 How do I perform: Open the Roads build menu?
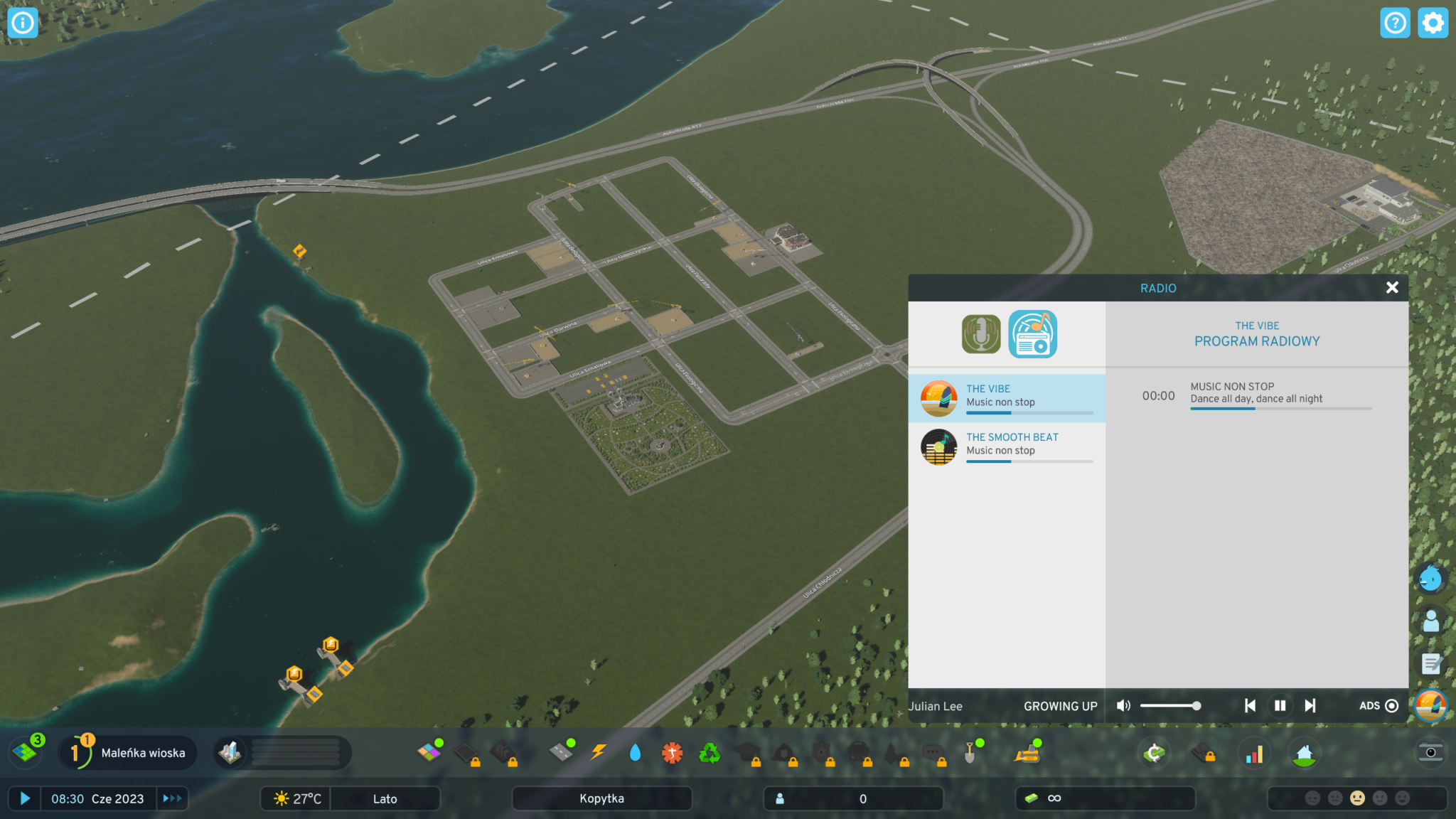[x=561, y=752]
